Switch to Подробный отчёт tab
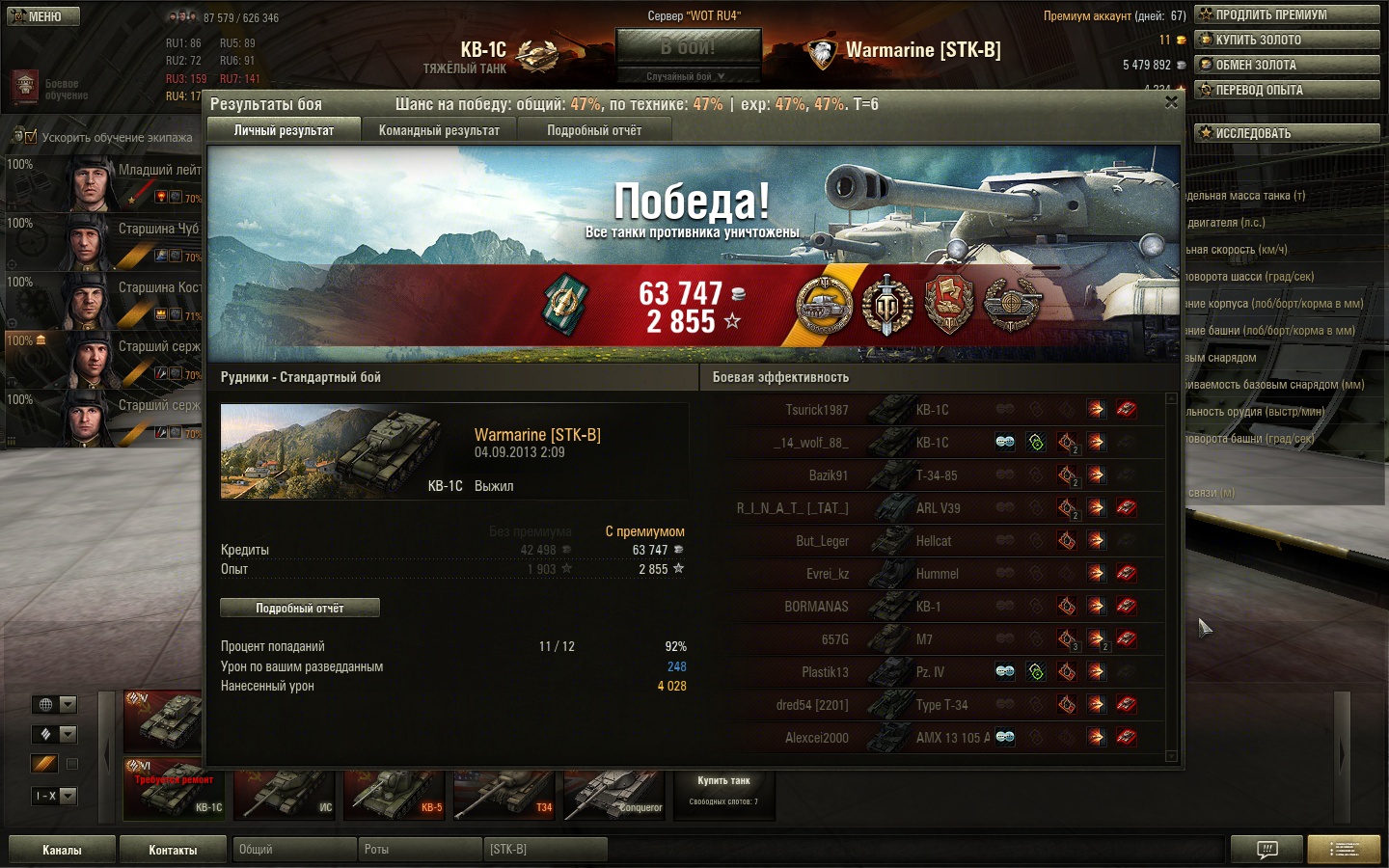The height and width of the screenshot is (868, 1389). (594, 130)
